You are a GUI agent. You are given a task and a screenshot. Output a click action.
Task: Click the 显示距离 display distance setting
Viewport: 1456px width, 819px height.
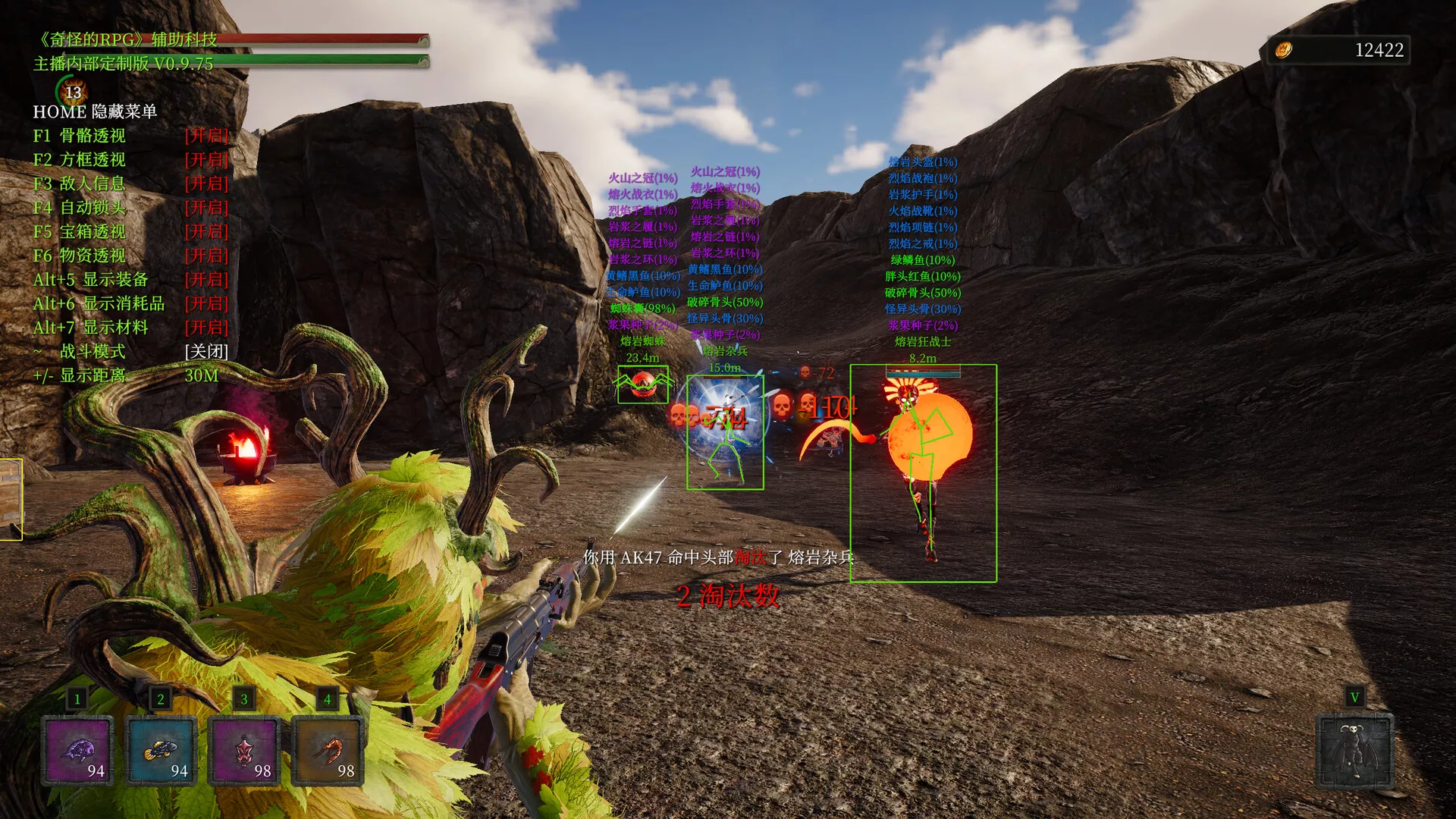(x=125, y=375)
